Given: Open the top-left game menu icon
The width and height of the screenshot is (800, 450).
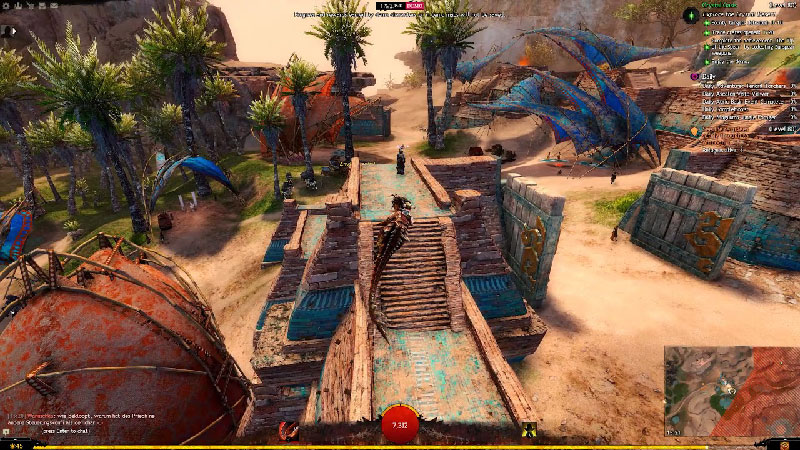Looking at the screenshot, I should [7, 6].
